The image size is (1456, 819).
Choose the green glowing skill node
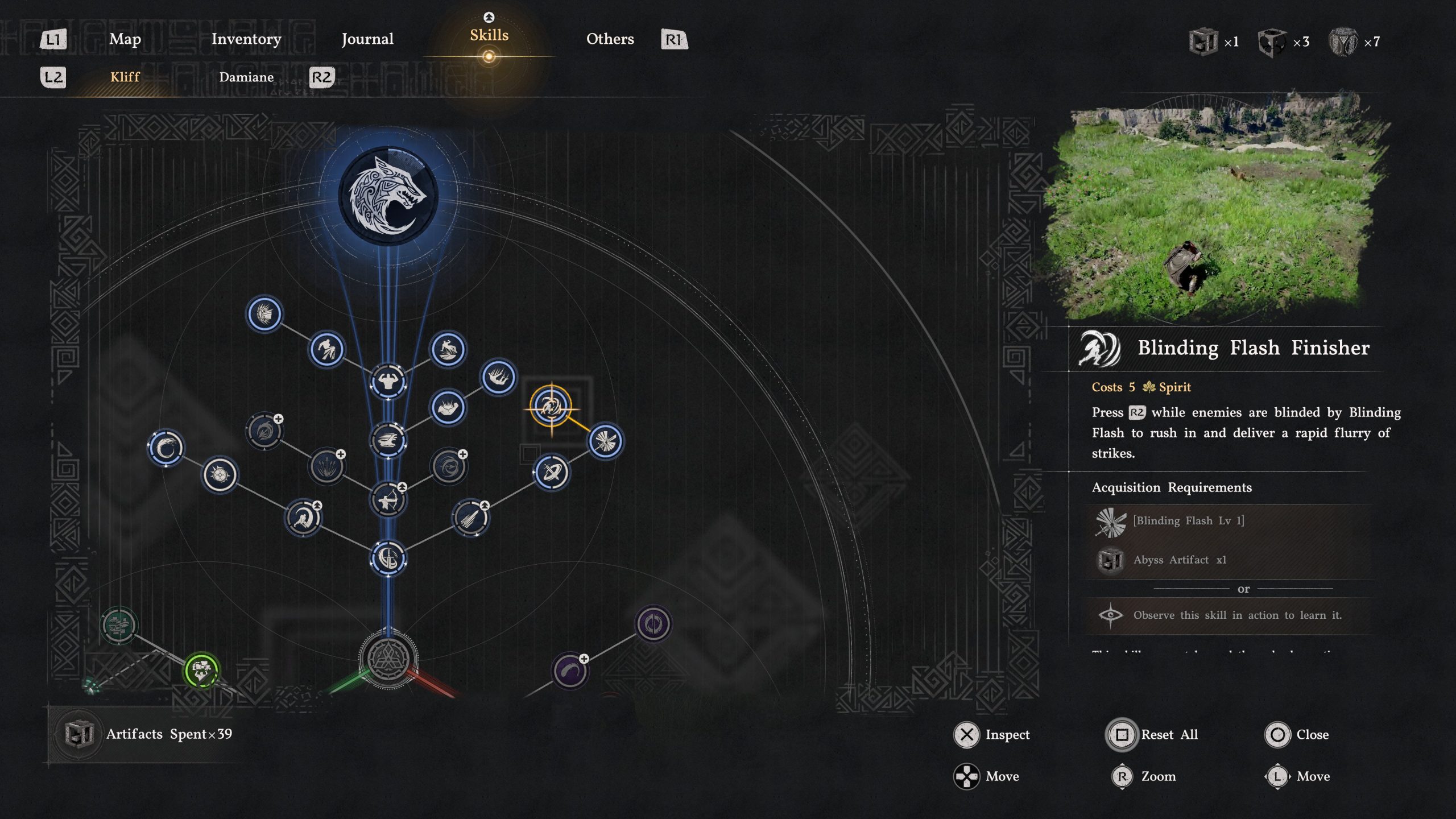coord(201,671)
